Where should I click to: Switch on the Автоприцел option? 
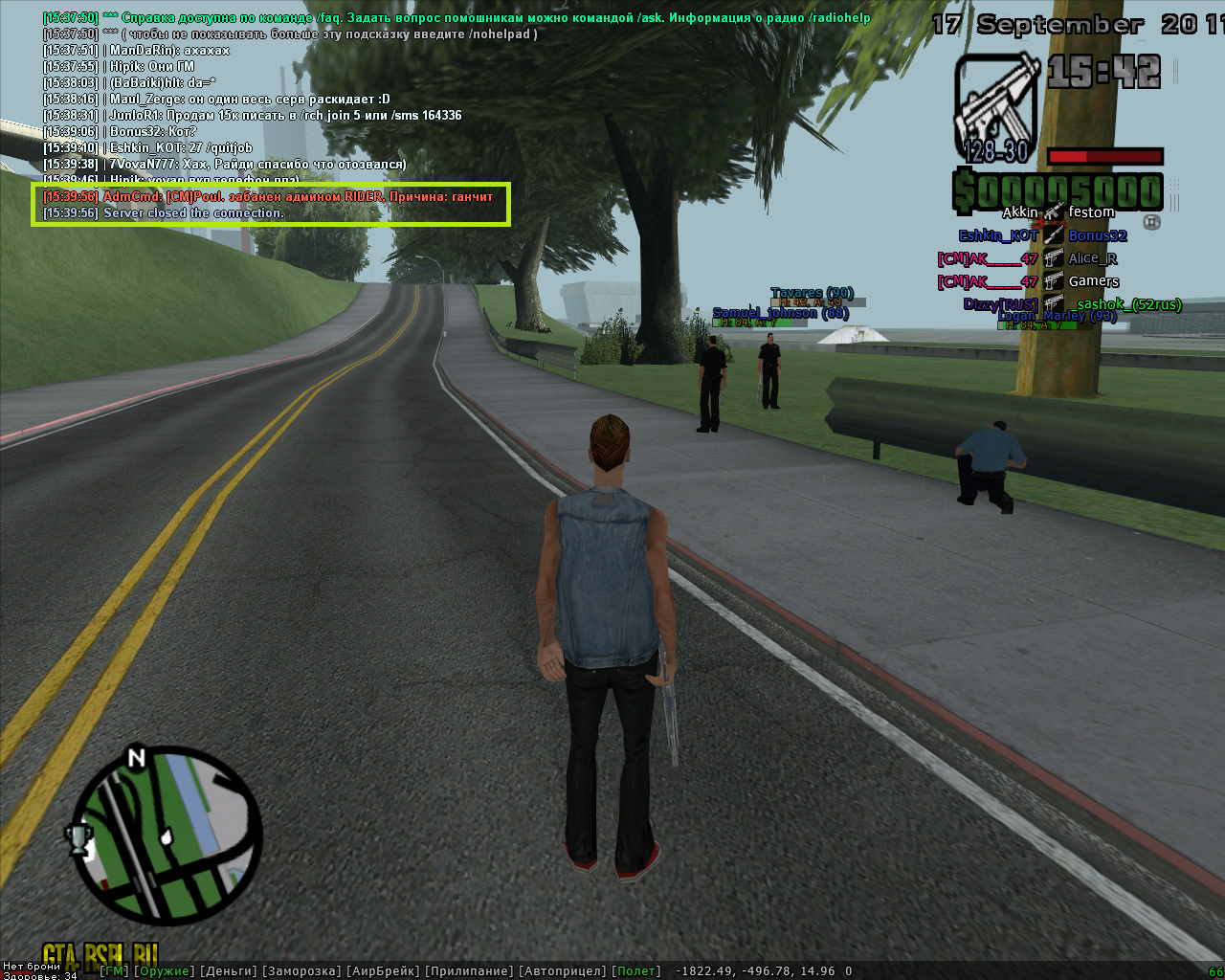pyautogui.click(x=562, y=970)
